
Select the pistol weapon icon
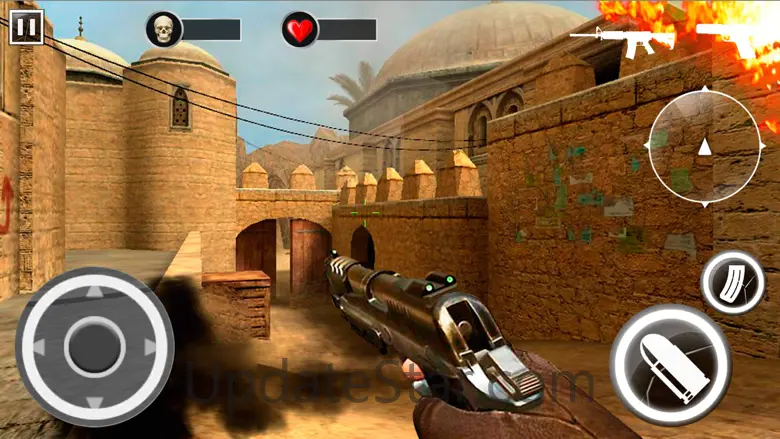coord(739,35)
